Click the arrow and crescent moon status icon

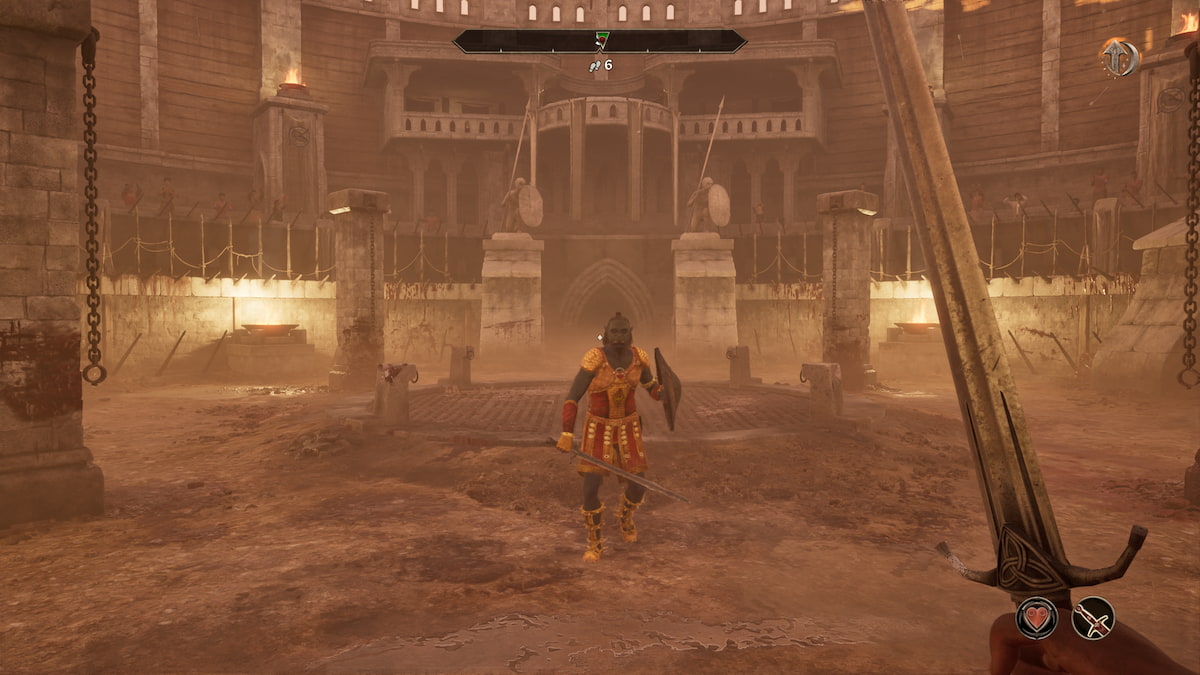click(x=1118, y=57)
